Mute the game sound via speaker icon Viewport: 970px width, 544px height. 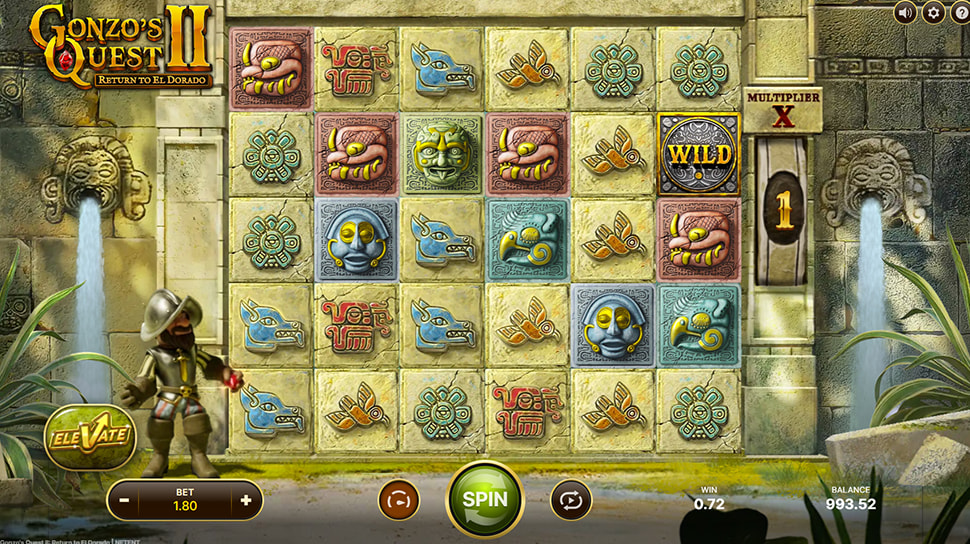(906, 12)
